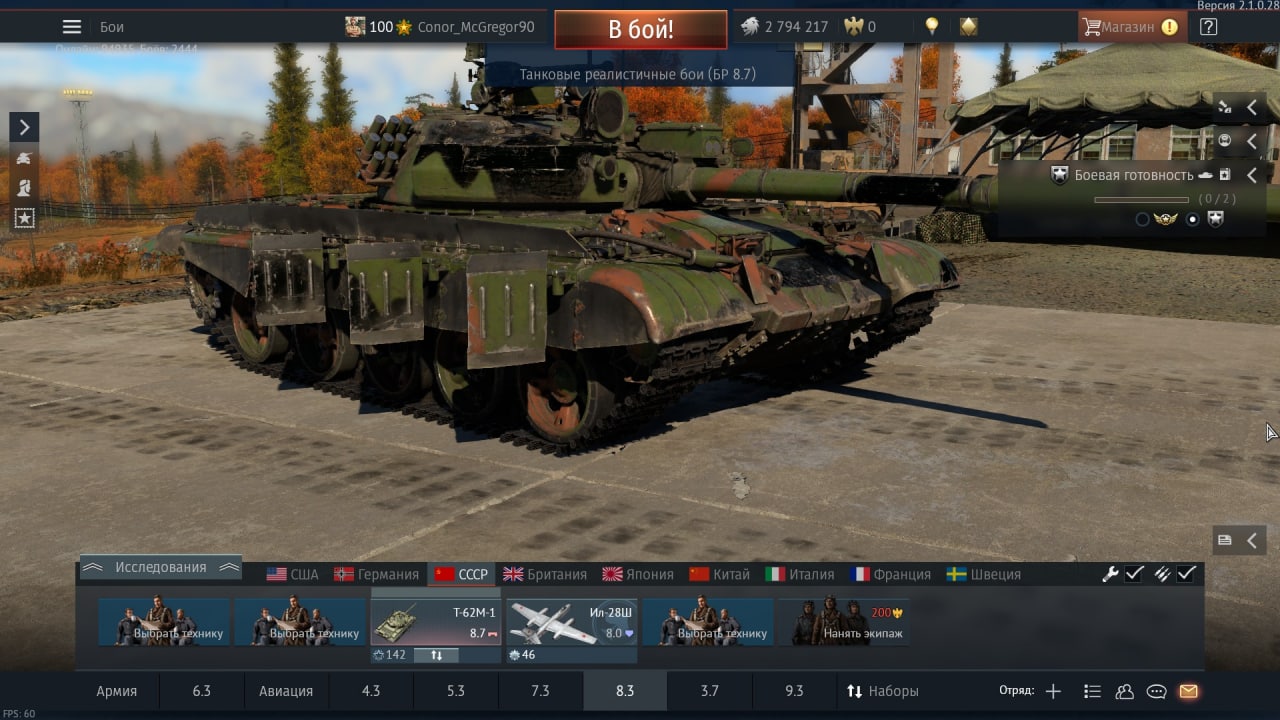1280x720 pixels.
Task: Open the chat bubble icon
Action: [1156, 691]
